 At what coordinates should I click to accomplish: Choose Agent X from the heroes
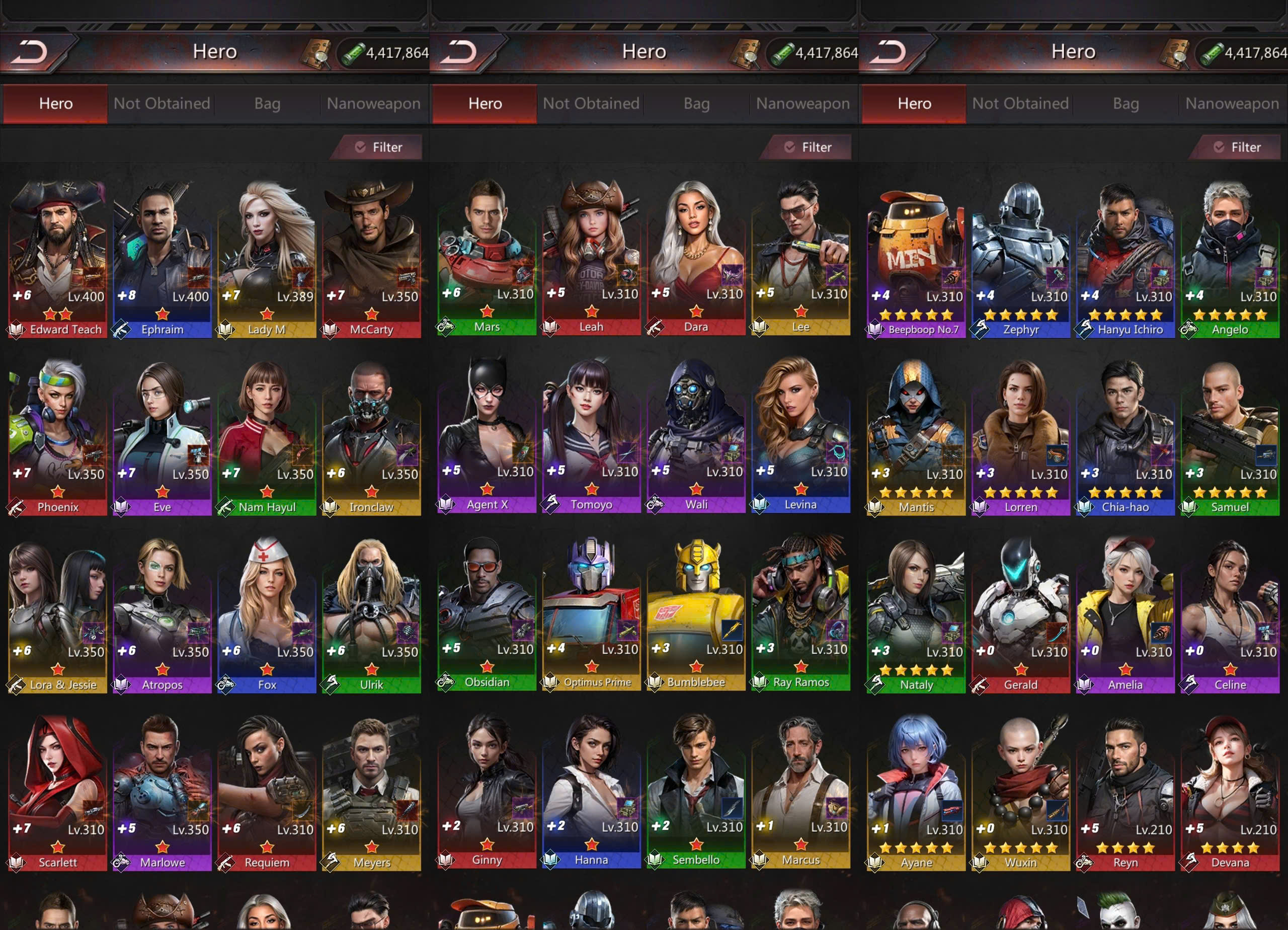point(487,434)
